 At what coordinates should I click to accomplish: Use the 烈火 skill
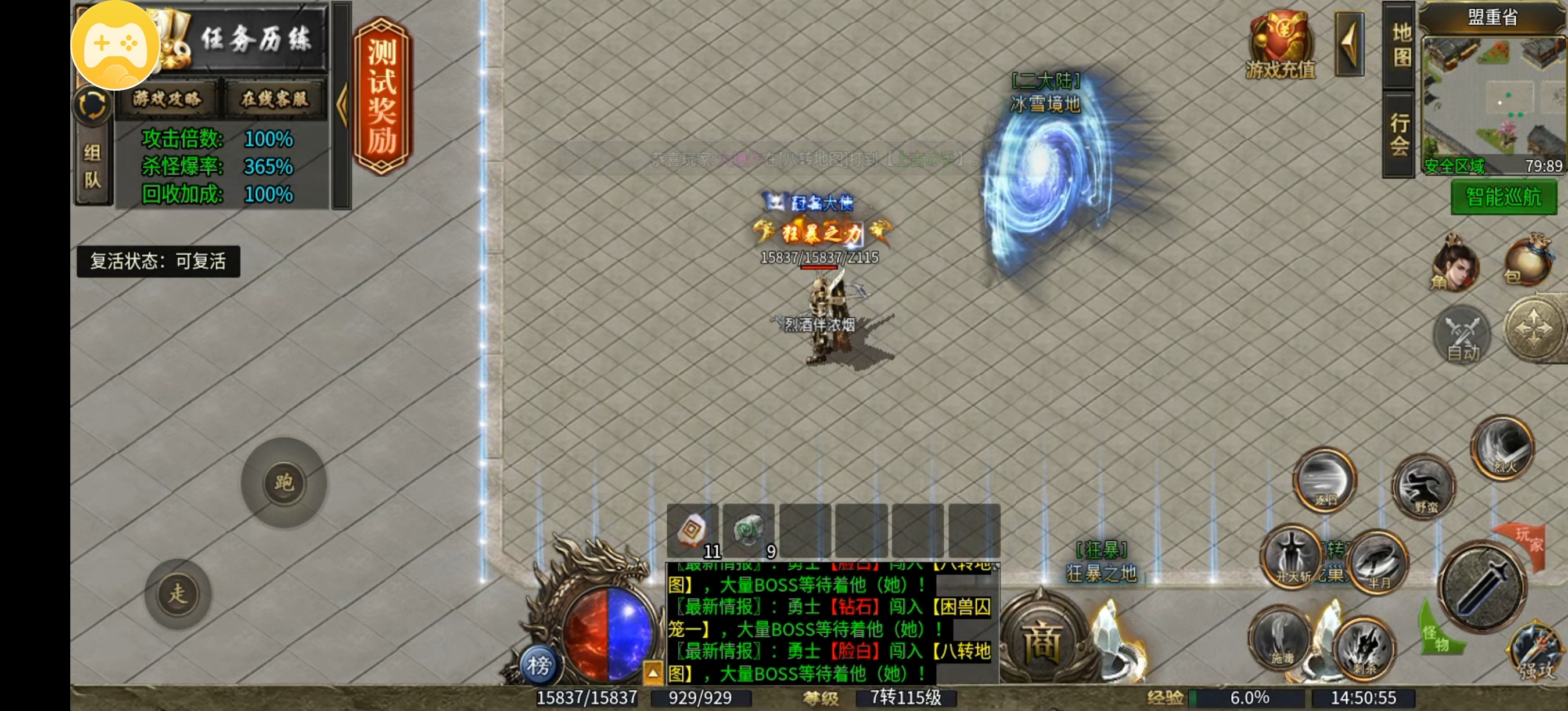point(1504,447)
